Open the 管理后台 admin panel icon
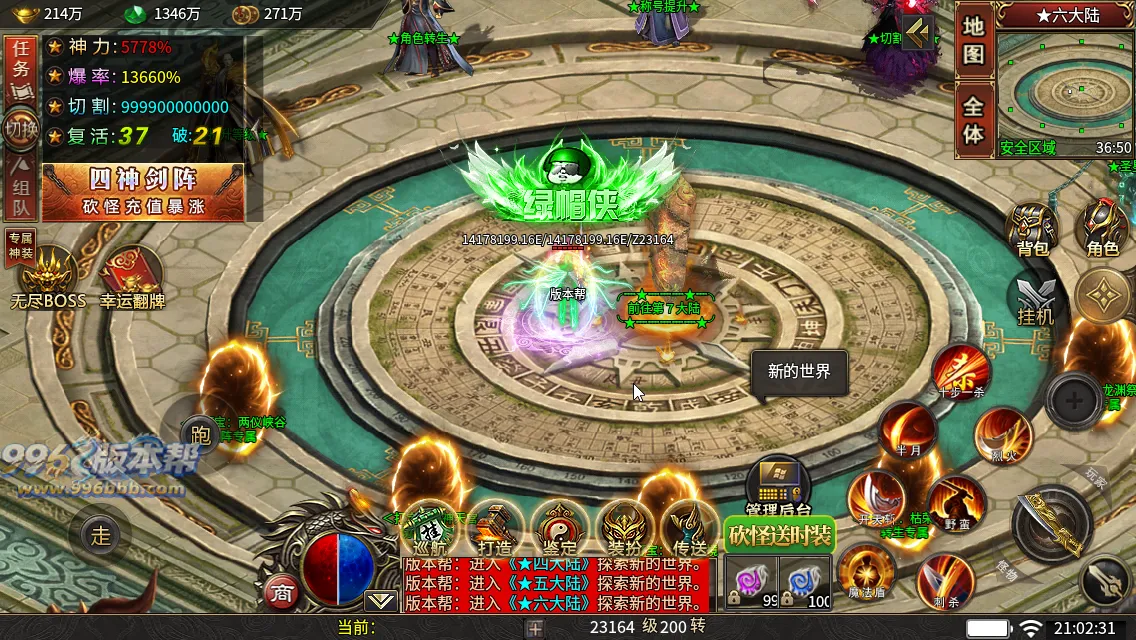This screenshot has width=1136, height=640. click(x=778, y=486)
